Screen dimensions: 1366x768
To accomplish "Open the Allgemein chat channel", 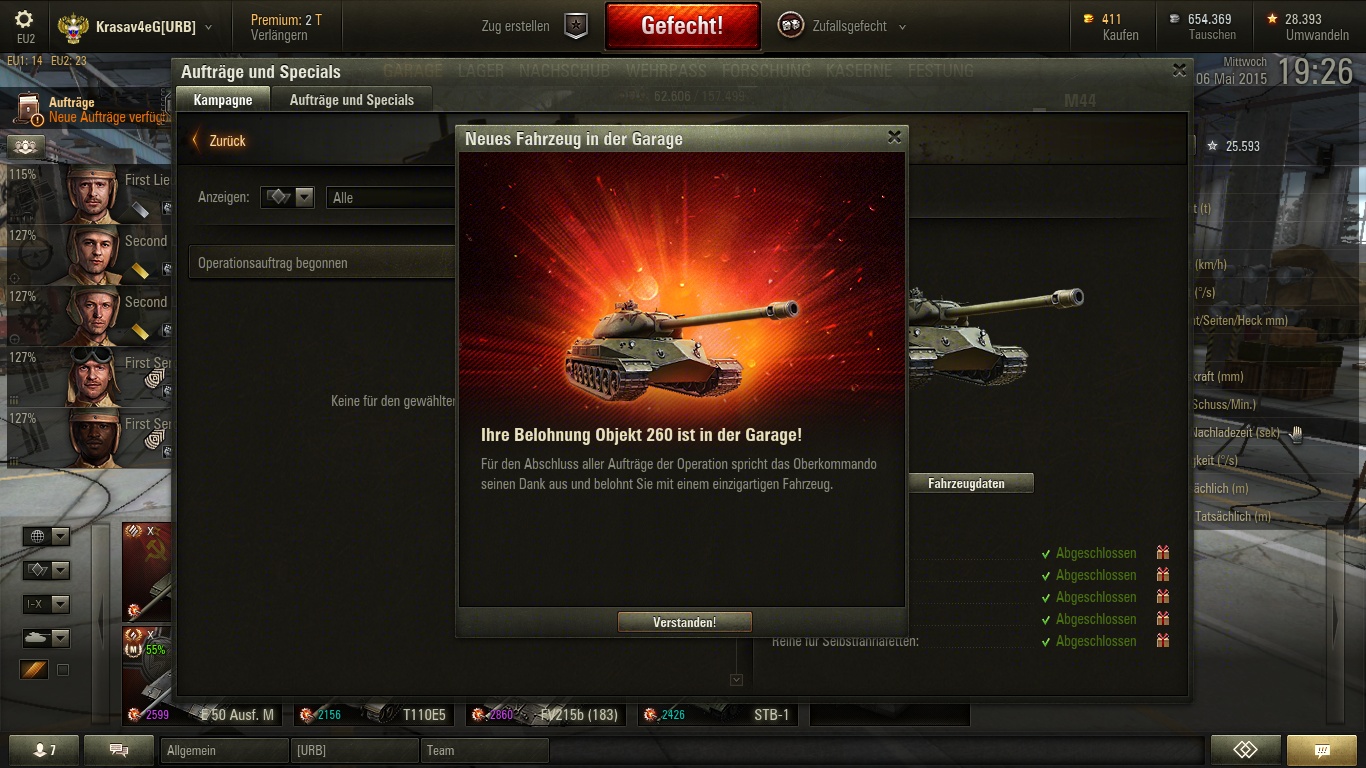I will [223, 750].
